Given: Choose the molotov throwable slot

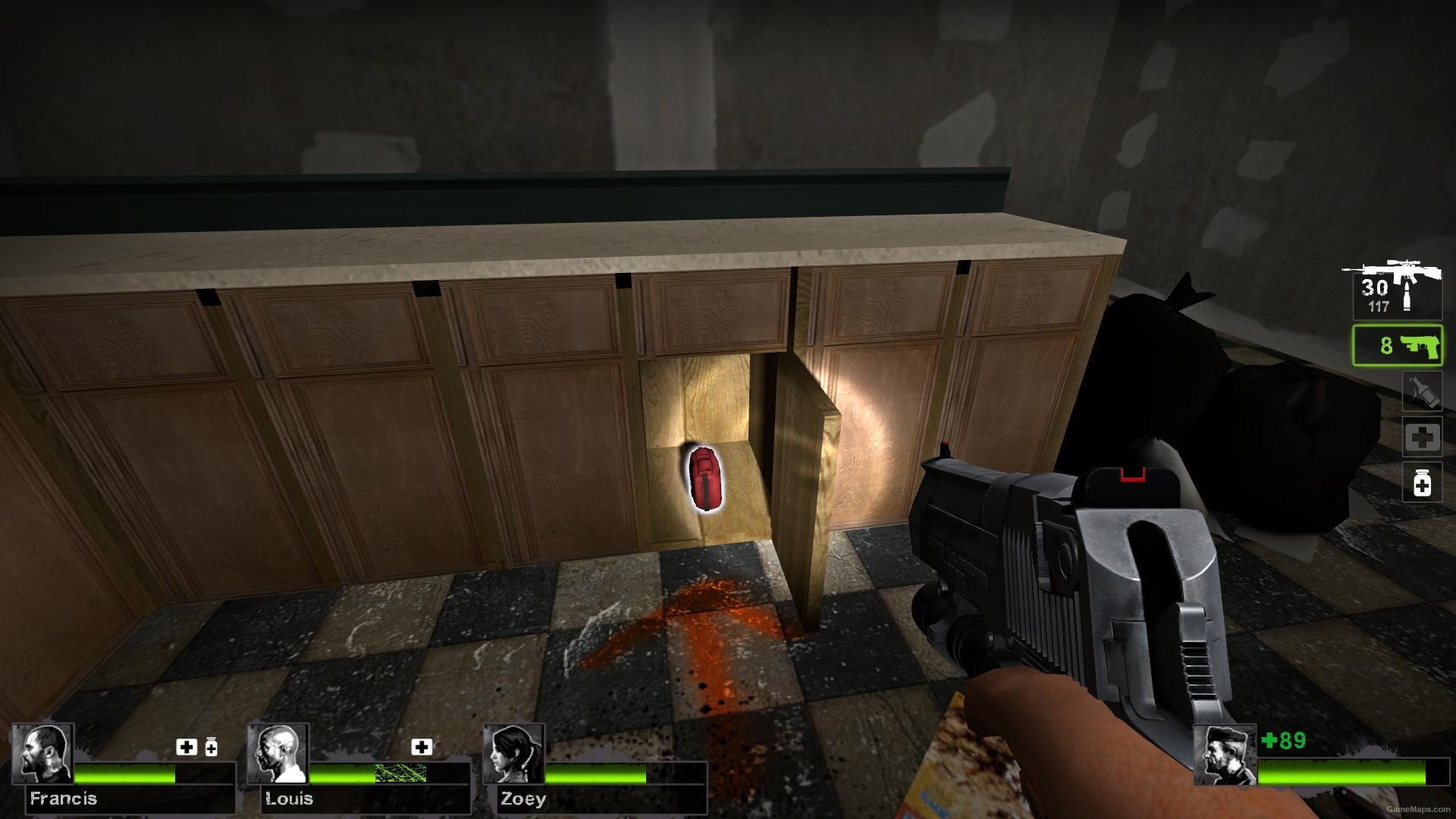Looking at the screenshot, I should click(x=1422, y=392).
